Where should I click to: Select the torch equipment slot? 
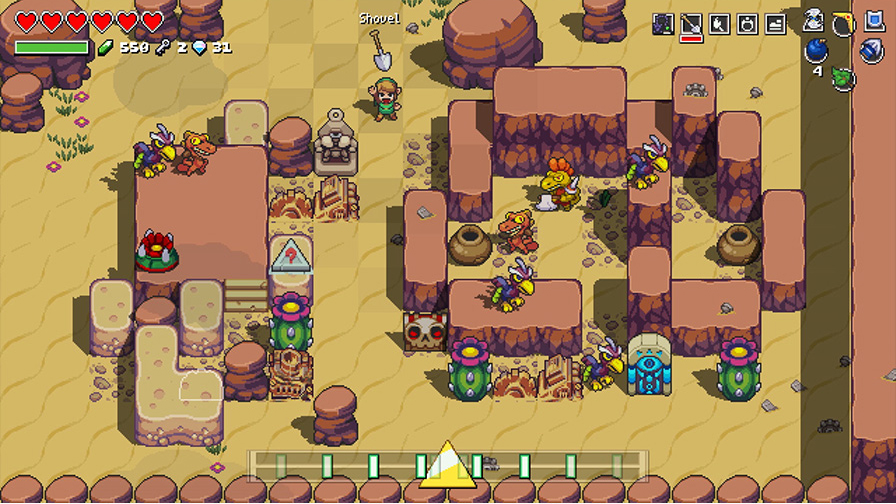pyautogui.click(x=719, y=25)
